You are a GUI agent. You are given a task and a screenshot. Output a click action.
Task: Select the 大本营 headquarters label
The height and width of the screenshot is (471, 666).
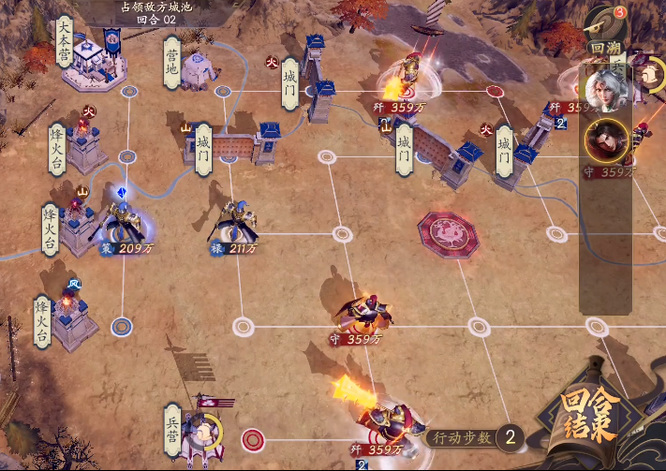point(64,40)
